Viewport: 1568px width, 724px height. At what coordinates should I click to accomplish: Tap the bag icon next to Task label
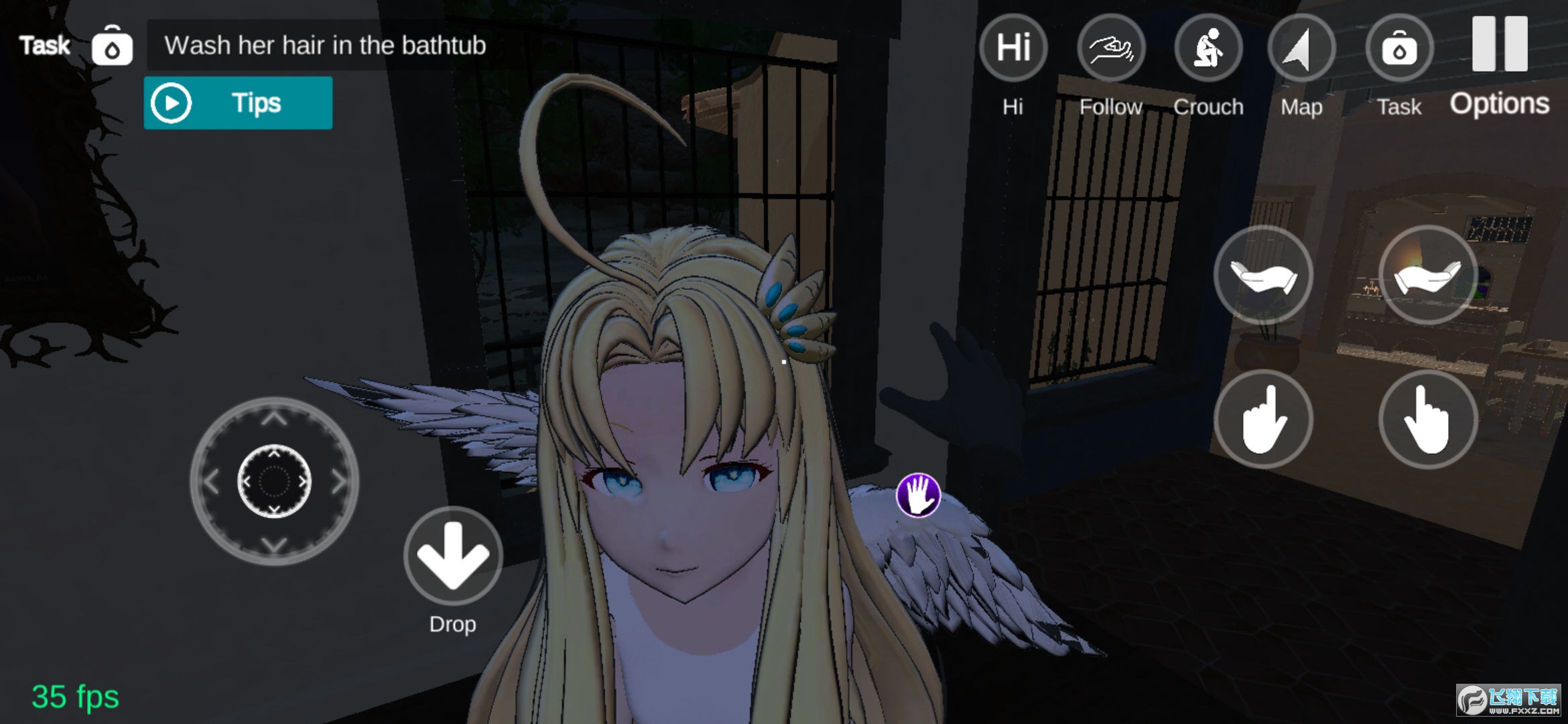[112, 45]
